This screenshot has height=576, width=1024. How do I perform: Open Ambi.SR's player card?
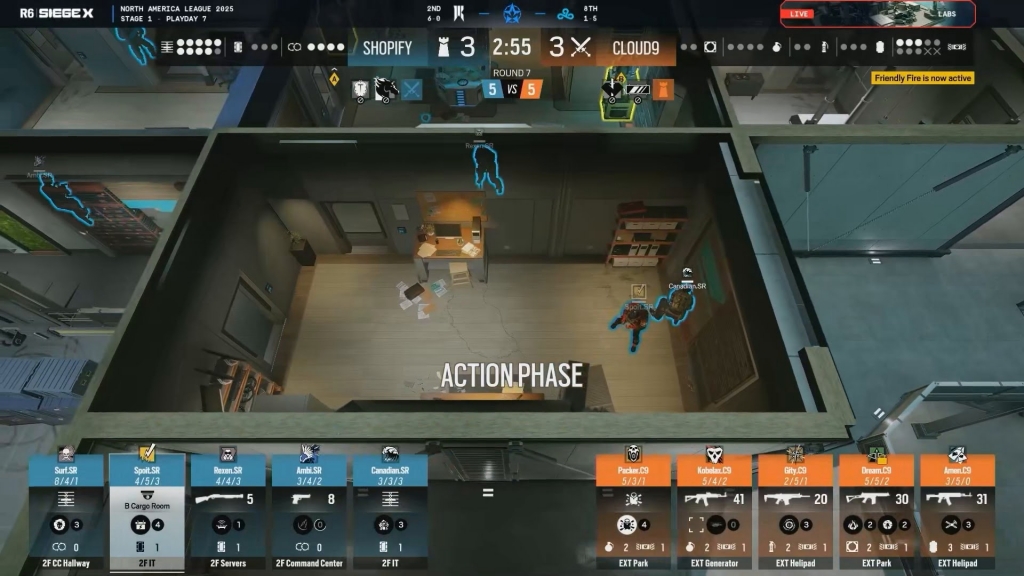tap(309, 512)
